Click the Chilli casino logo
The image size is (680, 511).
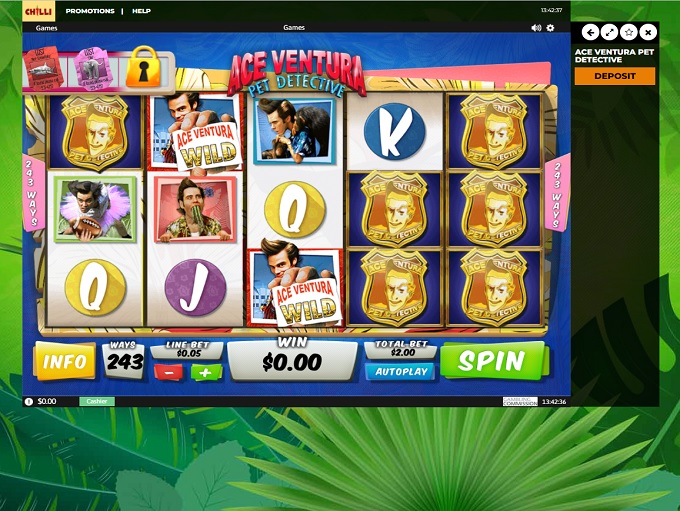click(x=38, y=10)
